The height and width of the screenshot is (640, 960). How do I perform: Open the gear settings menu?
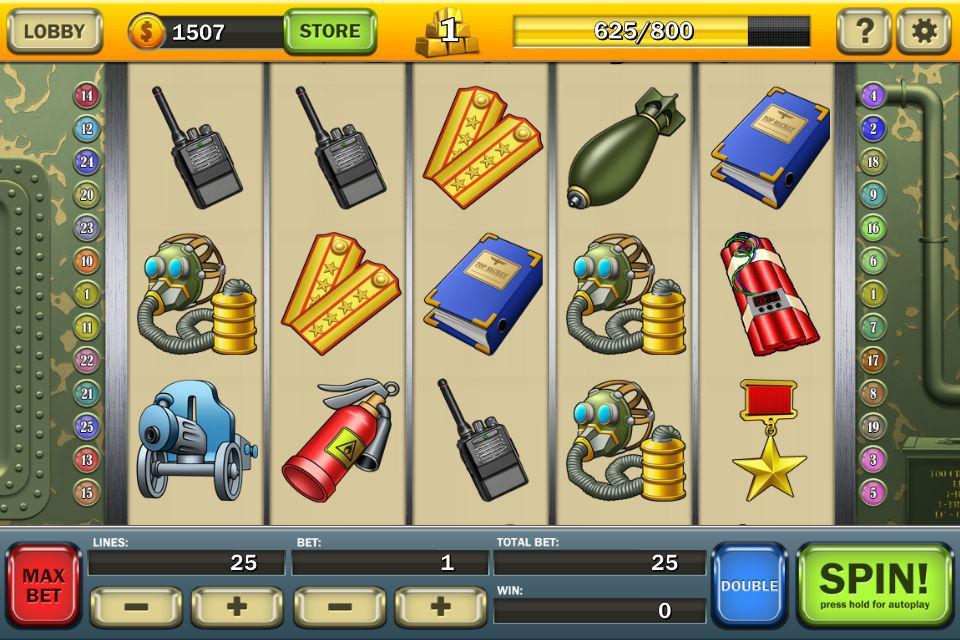pos(923,31)
